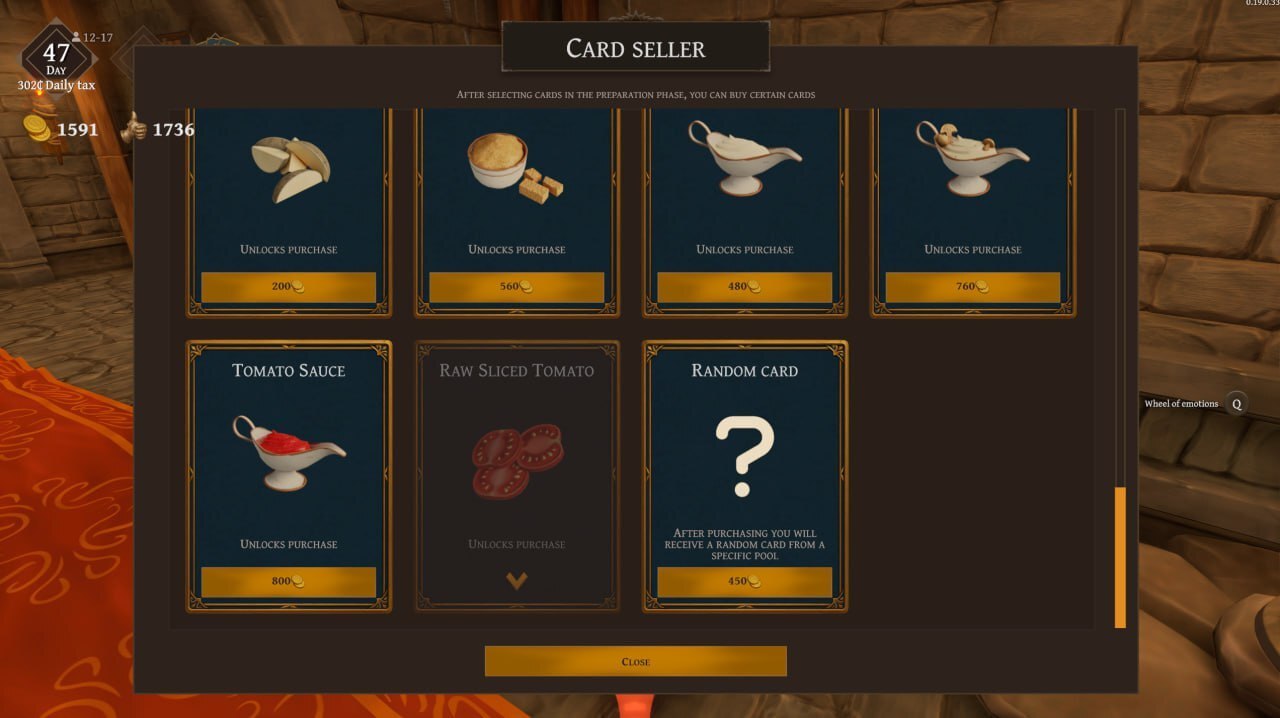Close the Card Seller window

[635, 661]
